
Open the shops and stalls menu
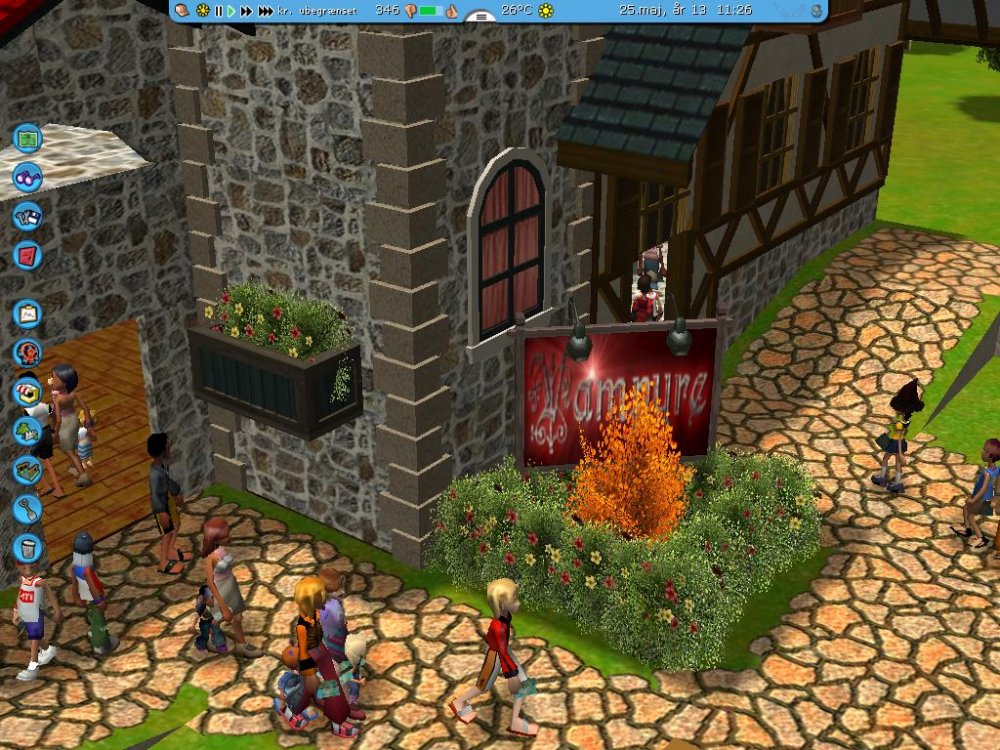coord(27,392)
